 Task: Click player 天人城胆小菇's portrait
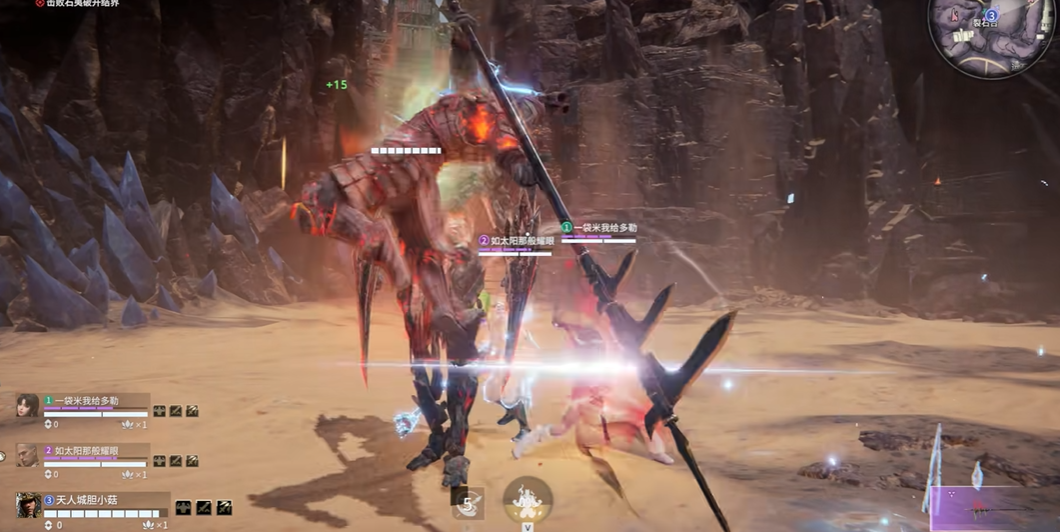(28, 504)
